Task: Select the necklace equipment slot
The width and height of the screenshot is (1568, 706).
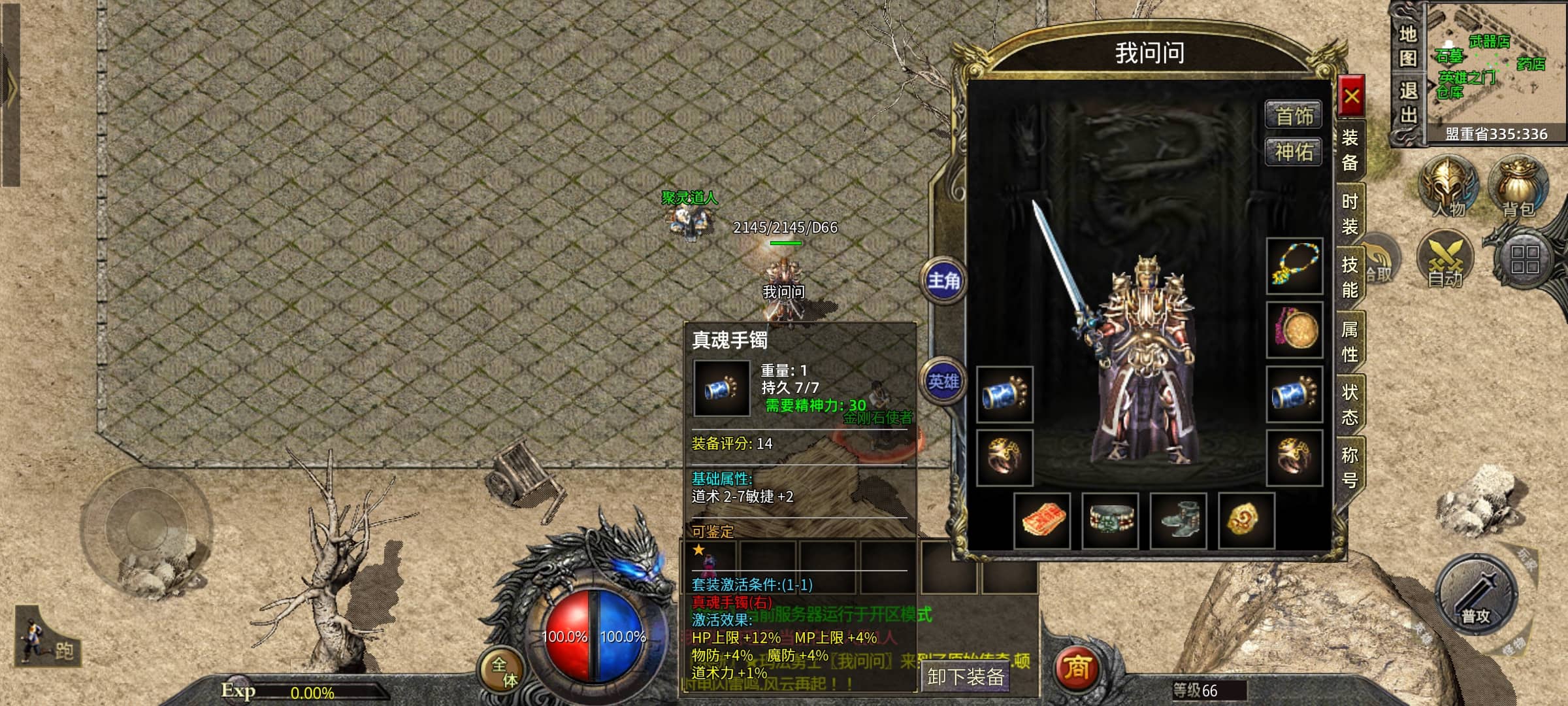Action: click(x=1294, y=266)
